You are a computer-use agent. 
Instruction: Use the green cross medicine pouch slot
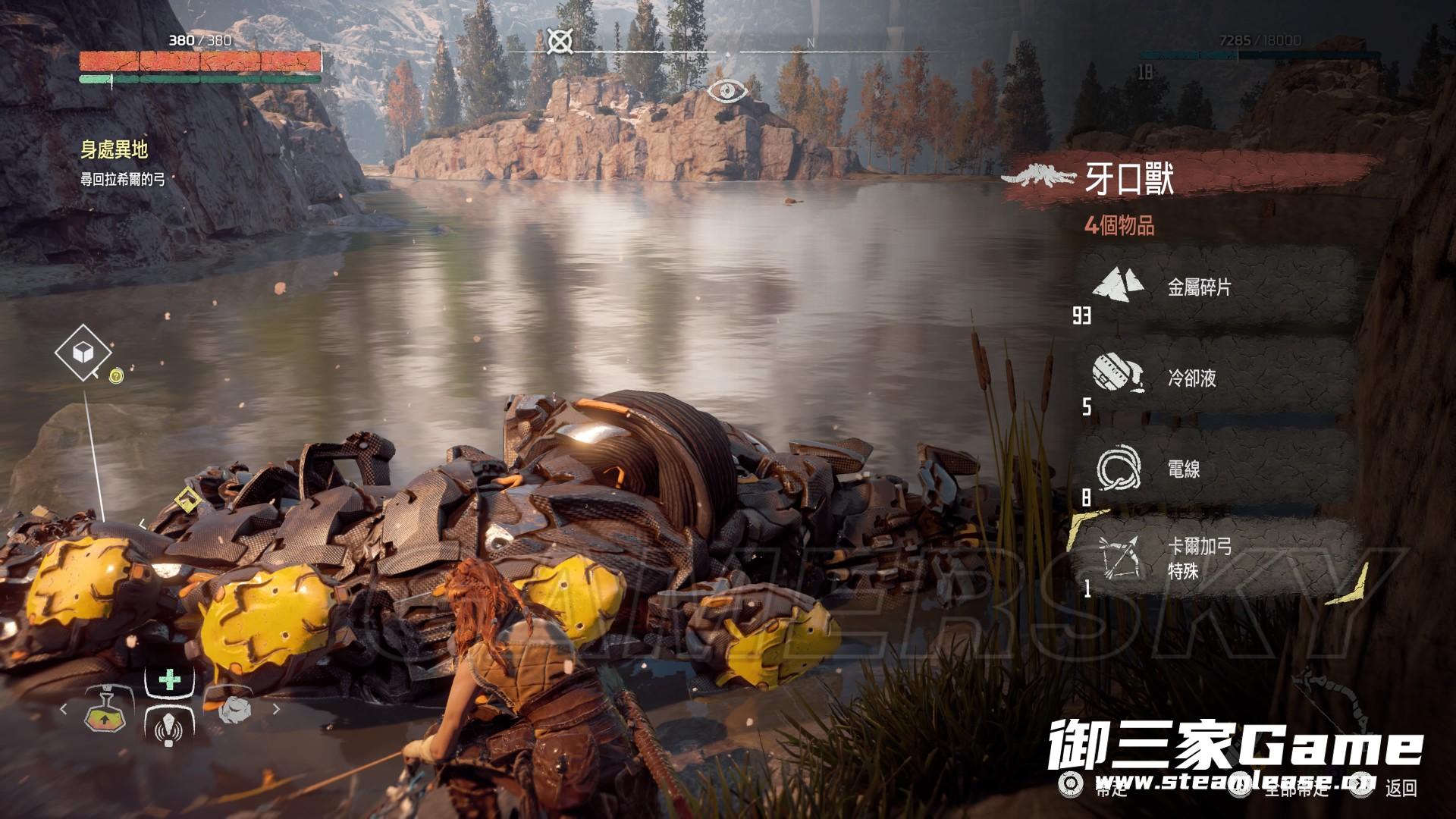tap(169, 679)
